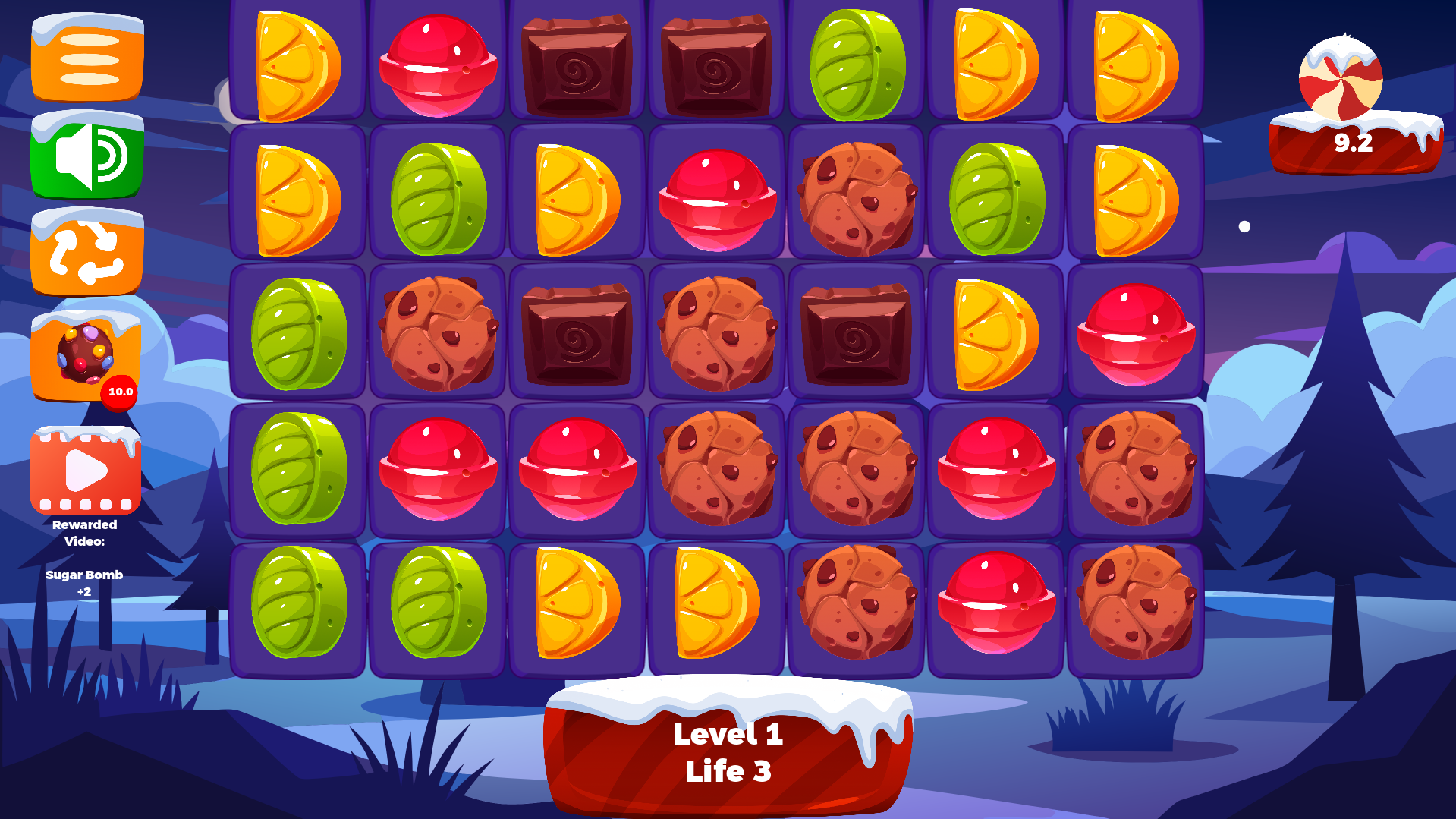The height and width of the screenshot is (819, 1456).
Task: Click the 10.0 price tag on the bomb
Action: tap(119, 393)
